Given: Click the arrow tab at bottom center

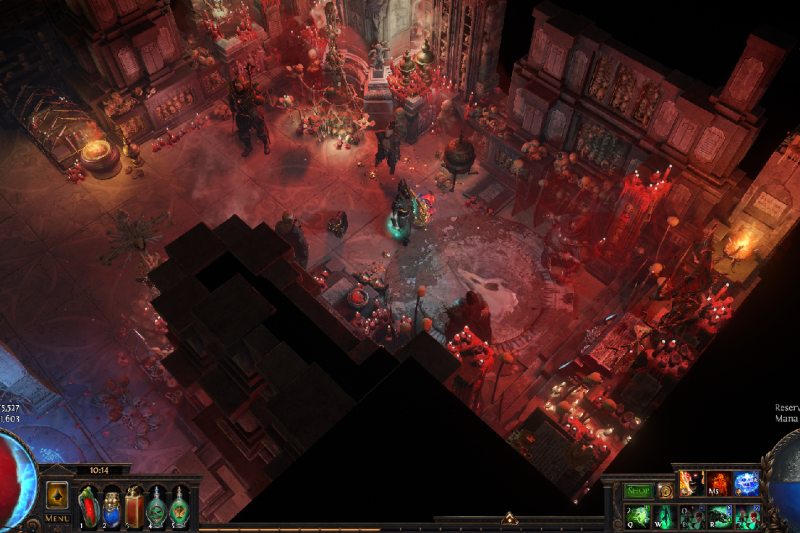Looking at the screenshot, I should [x=509, y=518].
